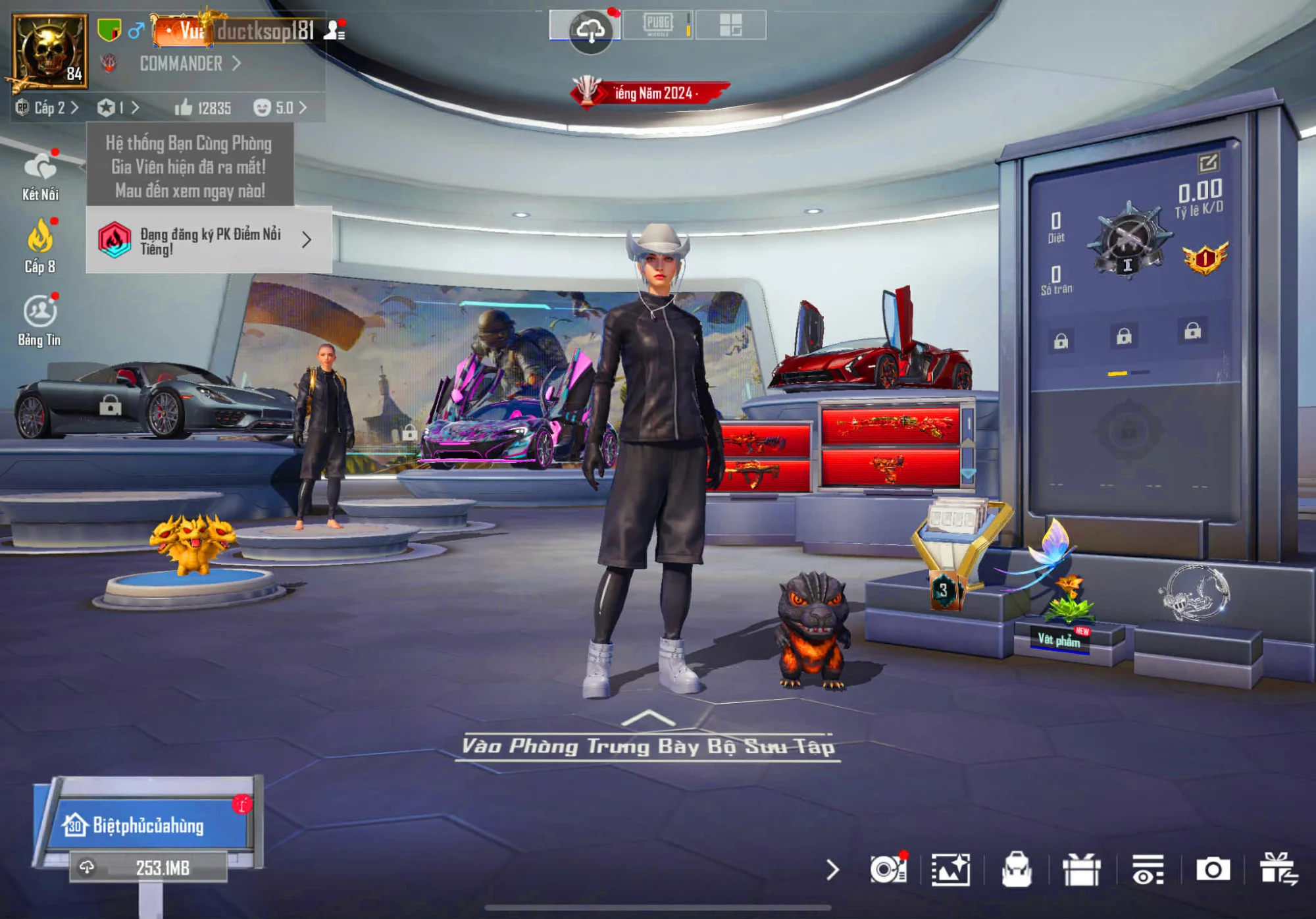The height and width of the screenshot is (919, 1316).
Task: Switch to the grid tiles tab
Action: pyautogui.click(x=730, y=25)
